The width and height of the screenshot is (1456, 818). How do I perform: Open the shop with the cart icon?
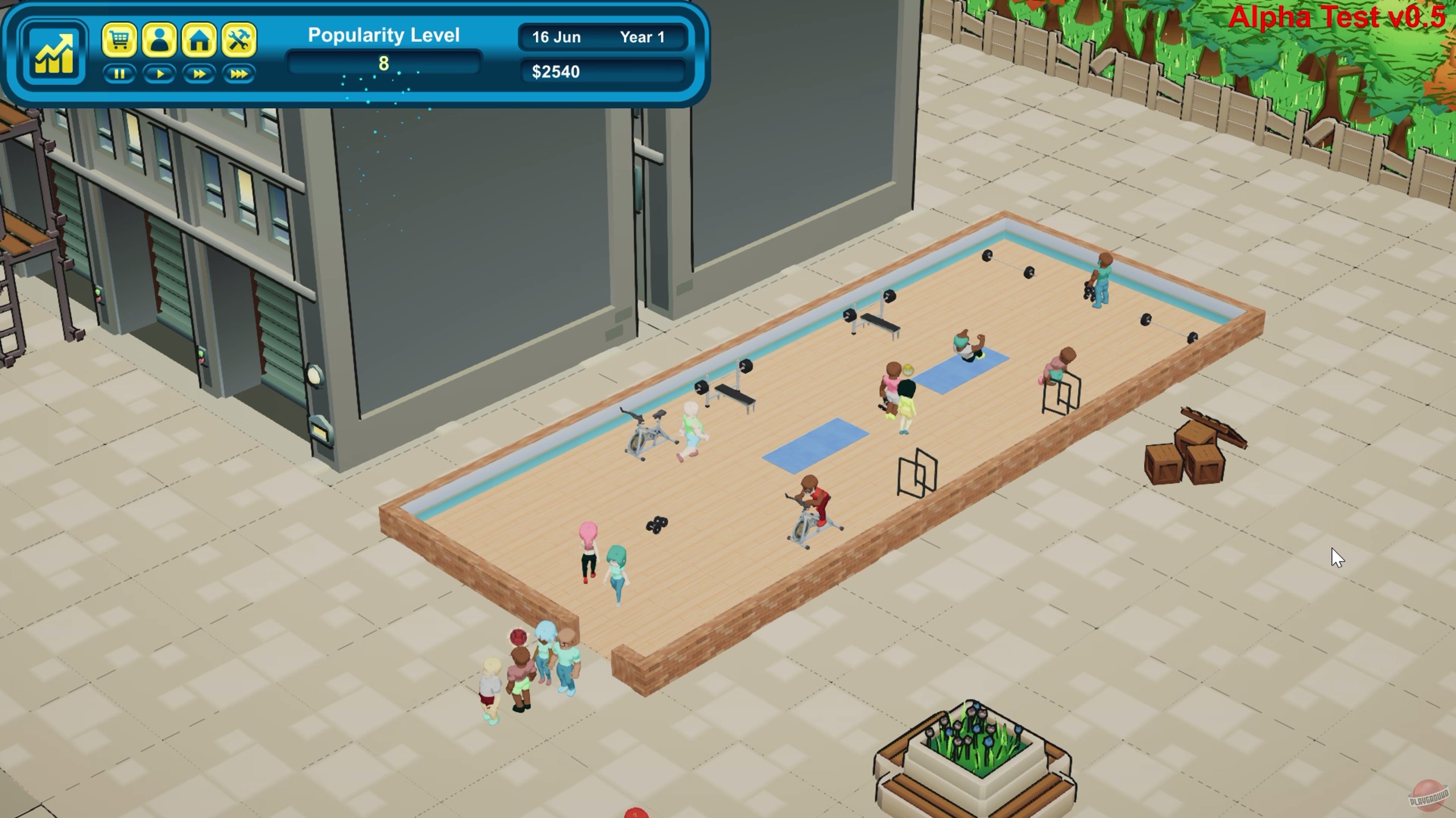[x=121, y=40]
